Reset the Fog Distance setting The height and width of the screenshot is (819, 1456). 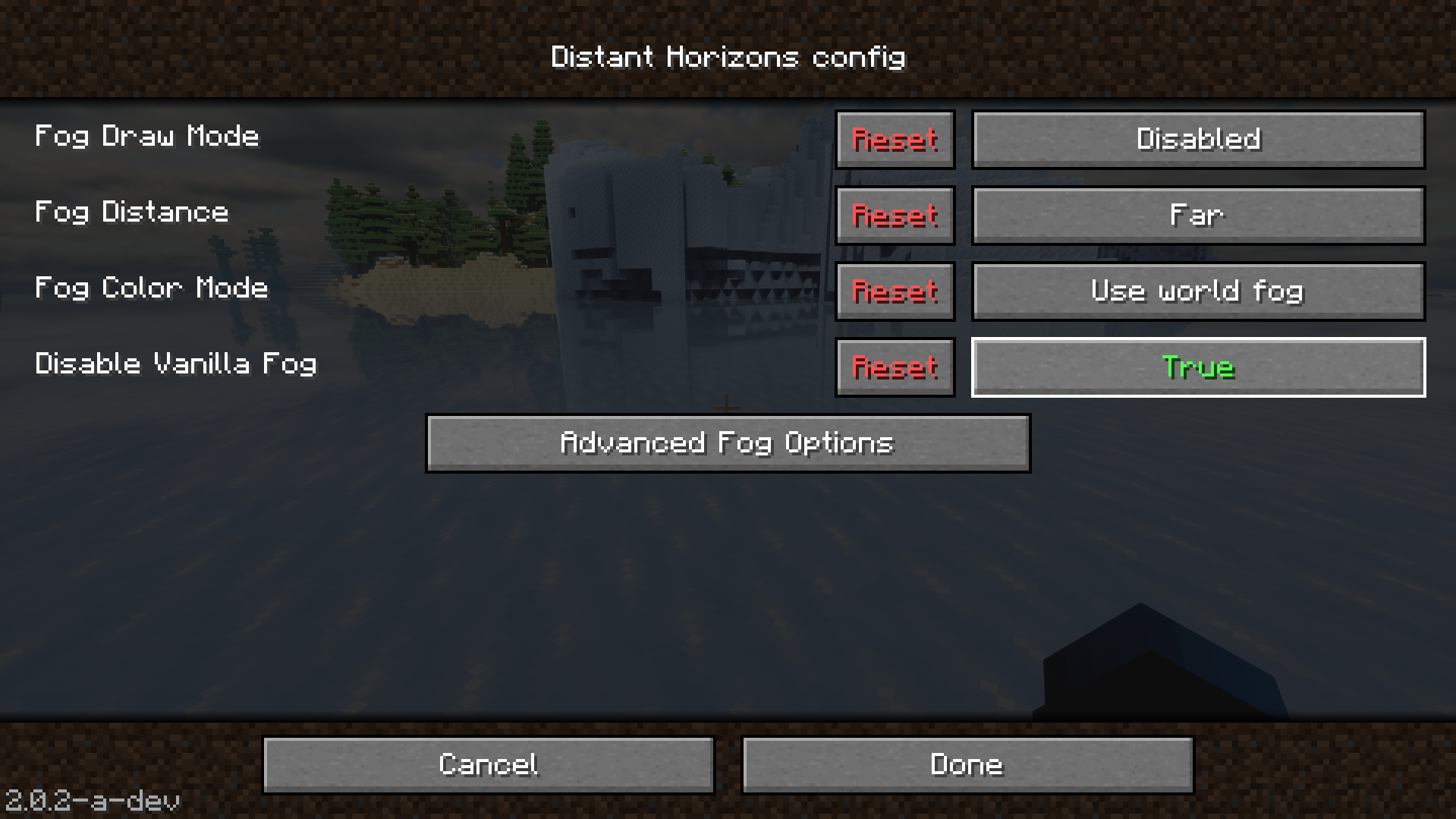click(894, 216)
